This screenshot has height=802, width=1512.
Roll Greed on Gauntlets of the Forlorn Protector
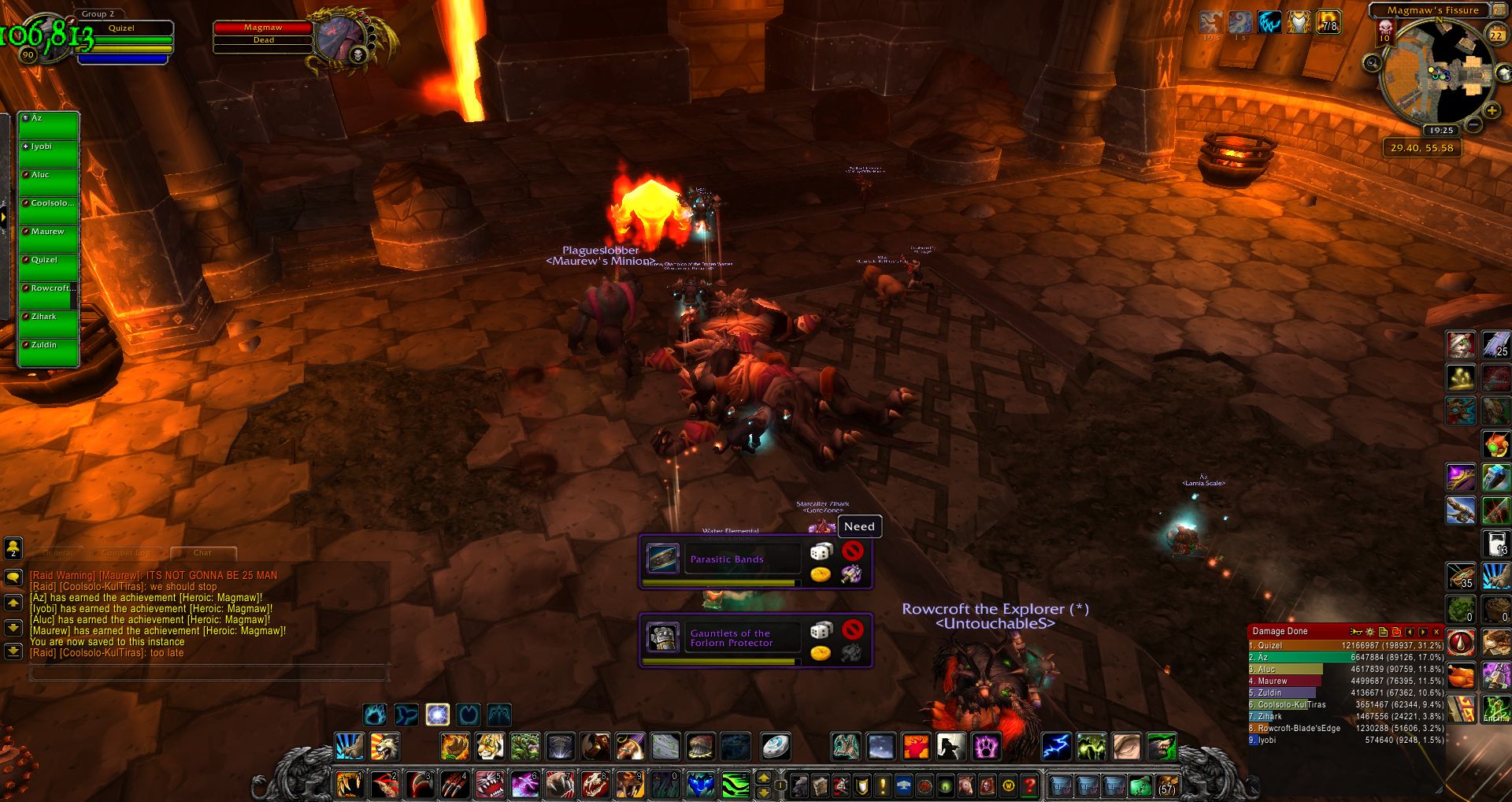click(x=821, y=653)
